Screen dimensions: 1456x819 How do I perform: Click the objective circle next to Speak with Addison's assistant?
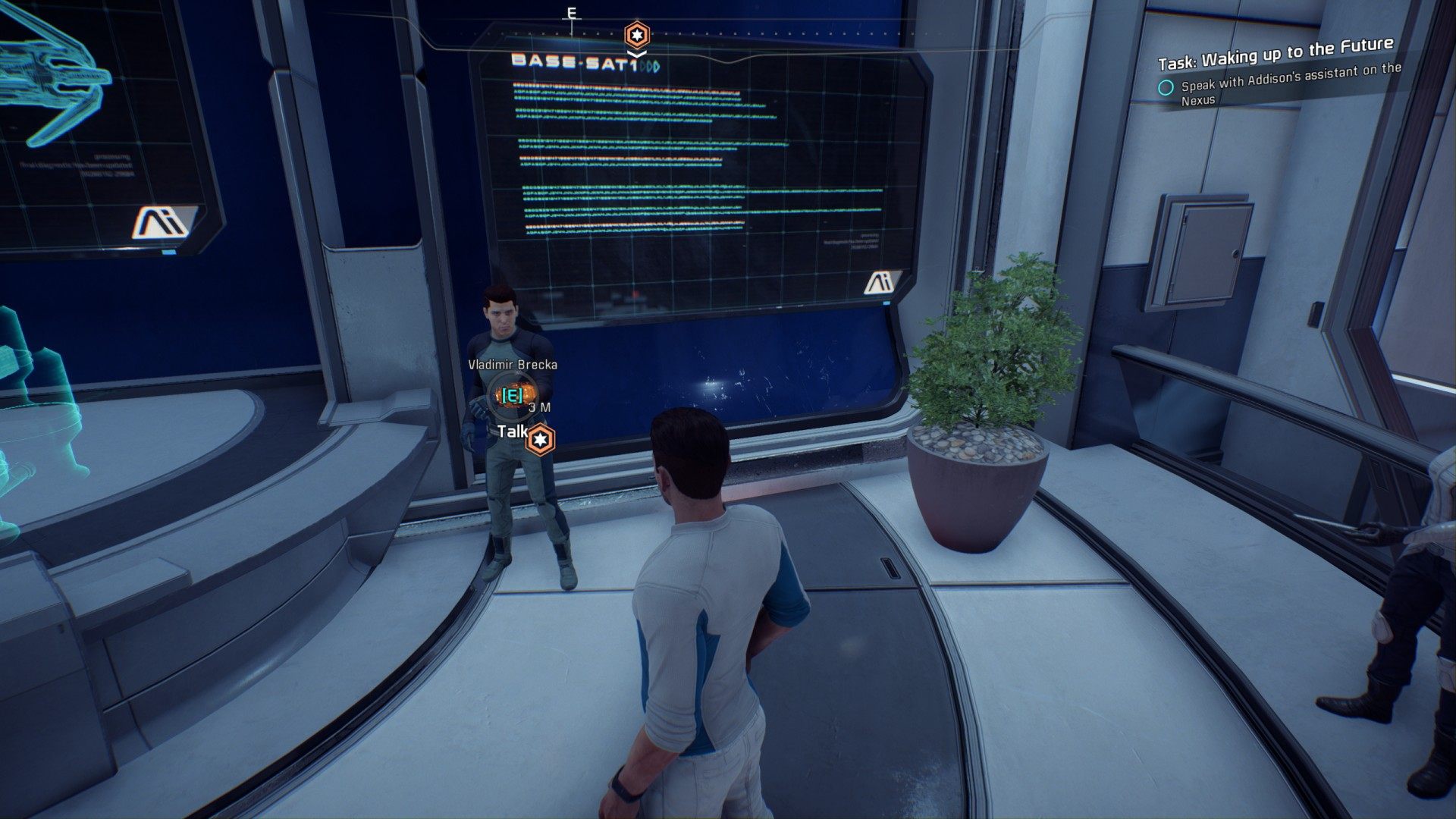pyautogui.click(x=1166, y=87)
